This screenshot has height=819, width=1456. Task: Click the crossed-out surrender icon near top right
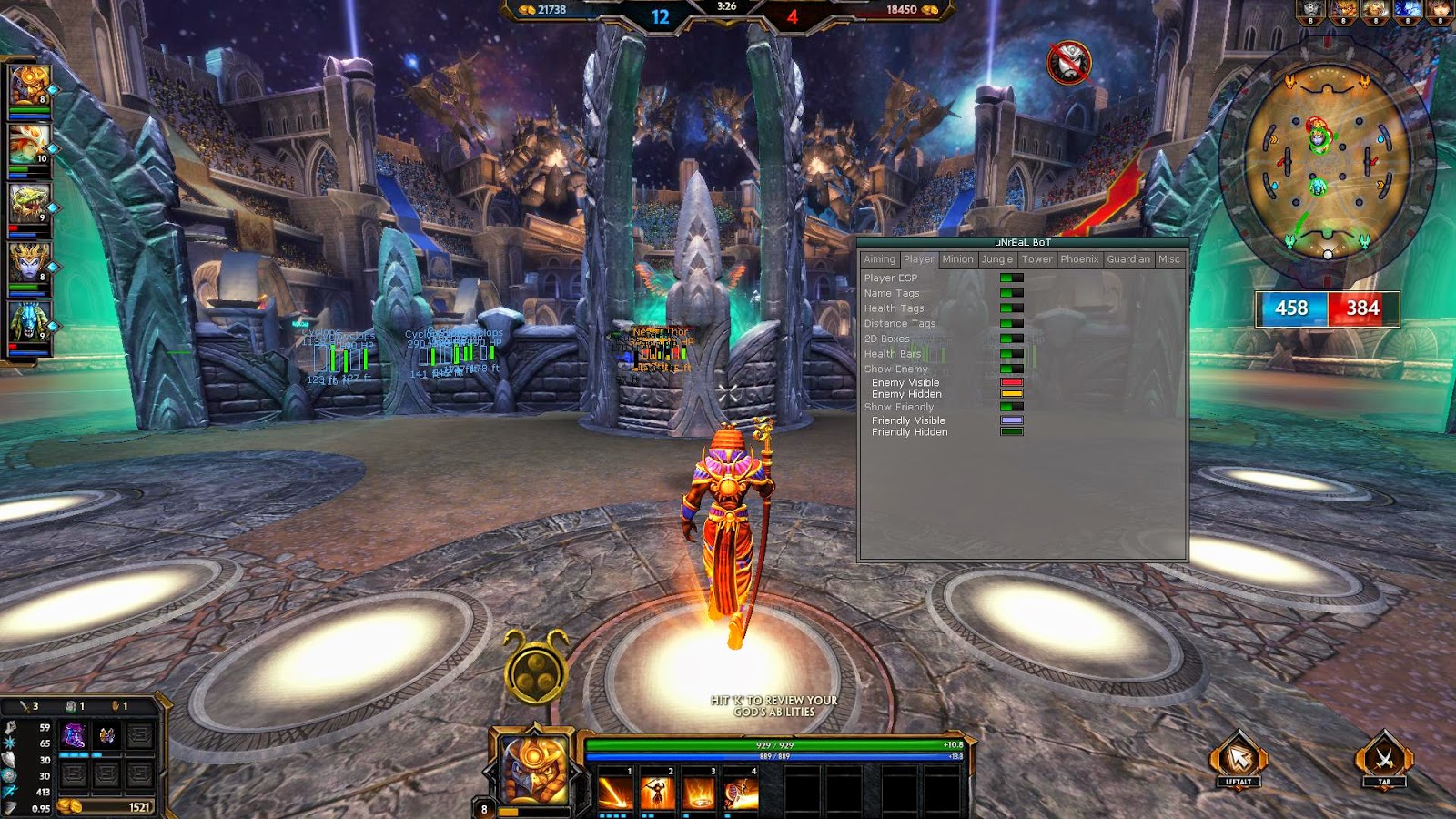(x=1071, y=61)
